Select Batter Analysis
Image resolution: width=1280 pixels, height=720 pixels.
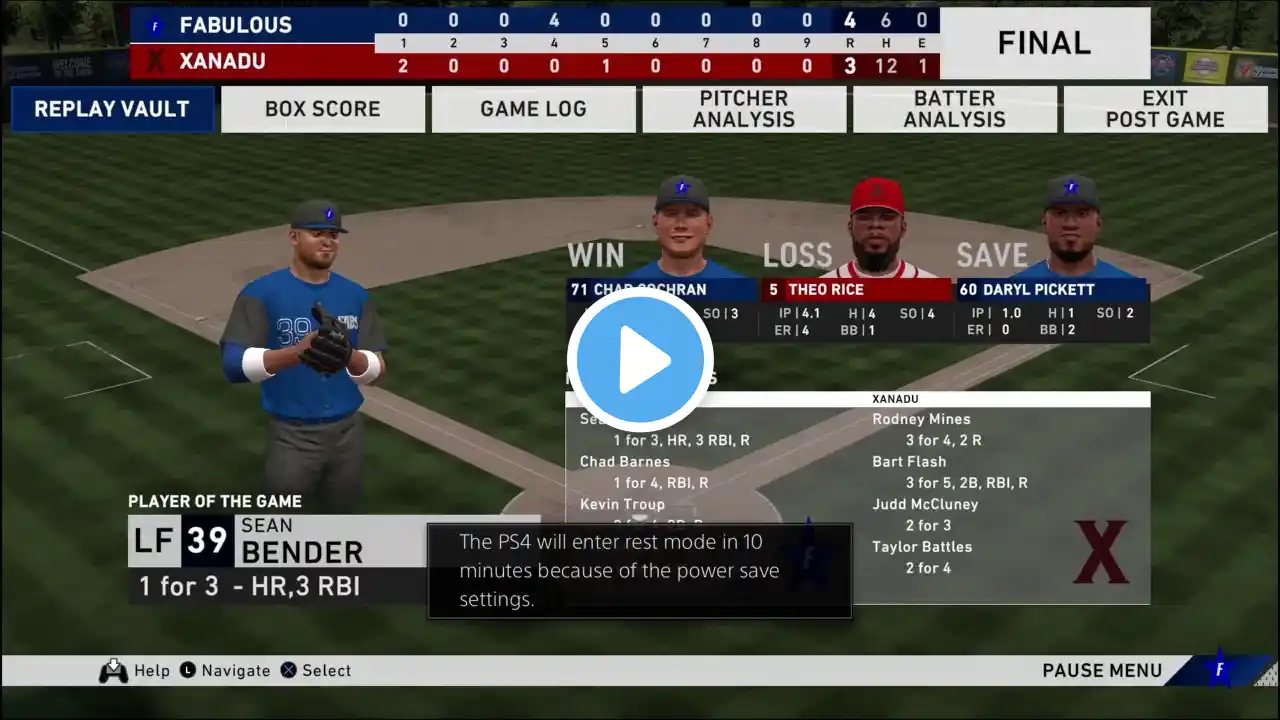[955, 109]
